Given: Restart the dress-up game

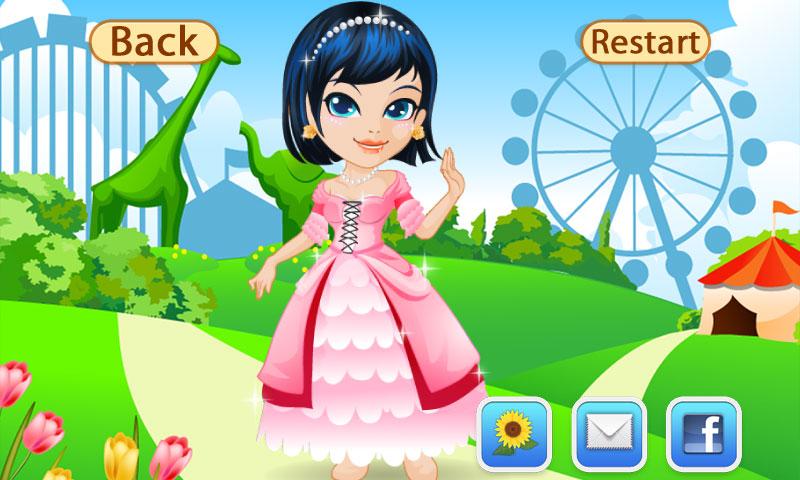Looking at the screenshot, I should [x=645, y=42].
